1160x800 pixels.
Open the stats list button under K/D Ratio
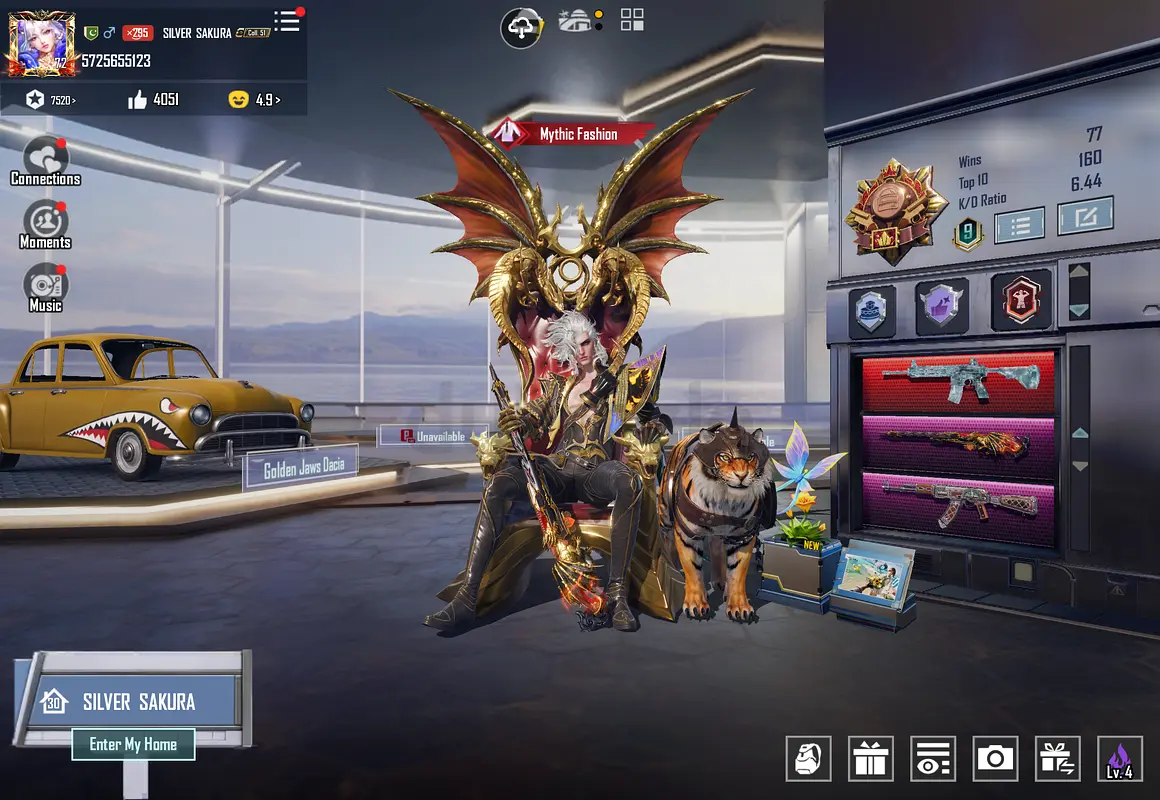pos(1020,225)
